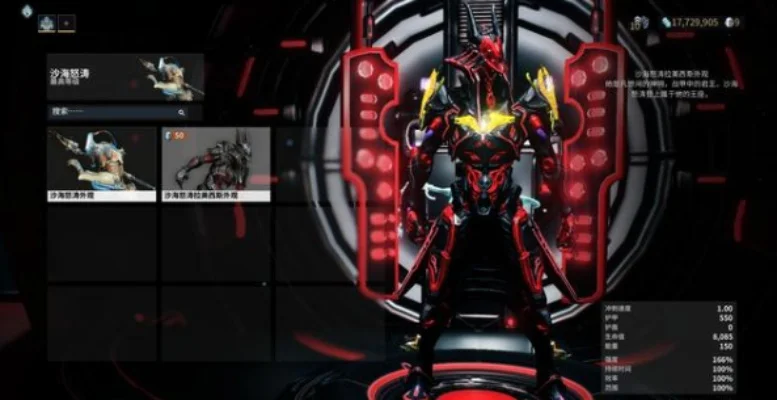Focus the 搜索 search field
This screenshot has width=777, height=400.
point(115,113)
